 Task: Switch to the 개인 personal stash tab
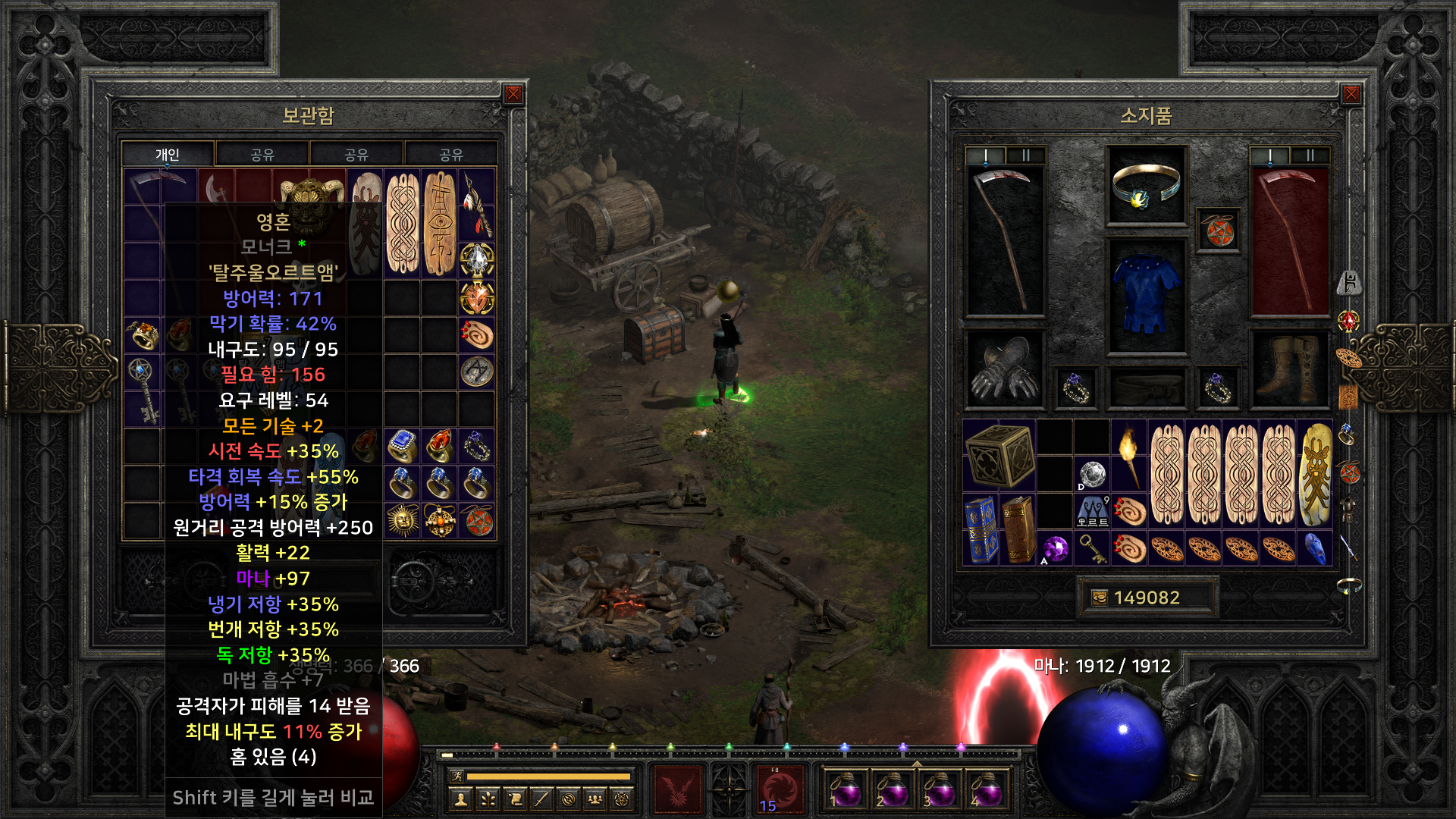(x=168, y=155)
